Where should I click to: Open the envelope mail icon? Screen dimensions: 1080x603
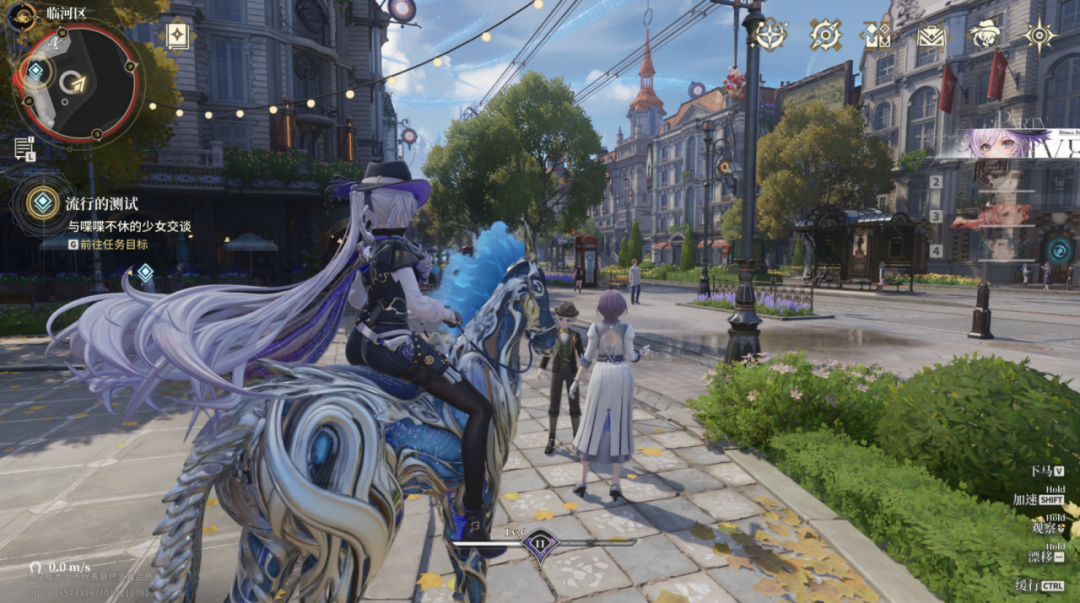(x=932, y=35)
